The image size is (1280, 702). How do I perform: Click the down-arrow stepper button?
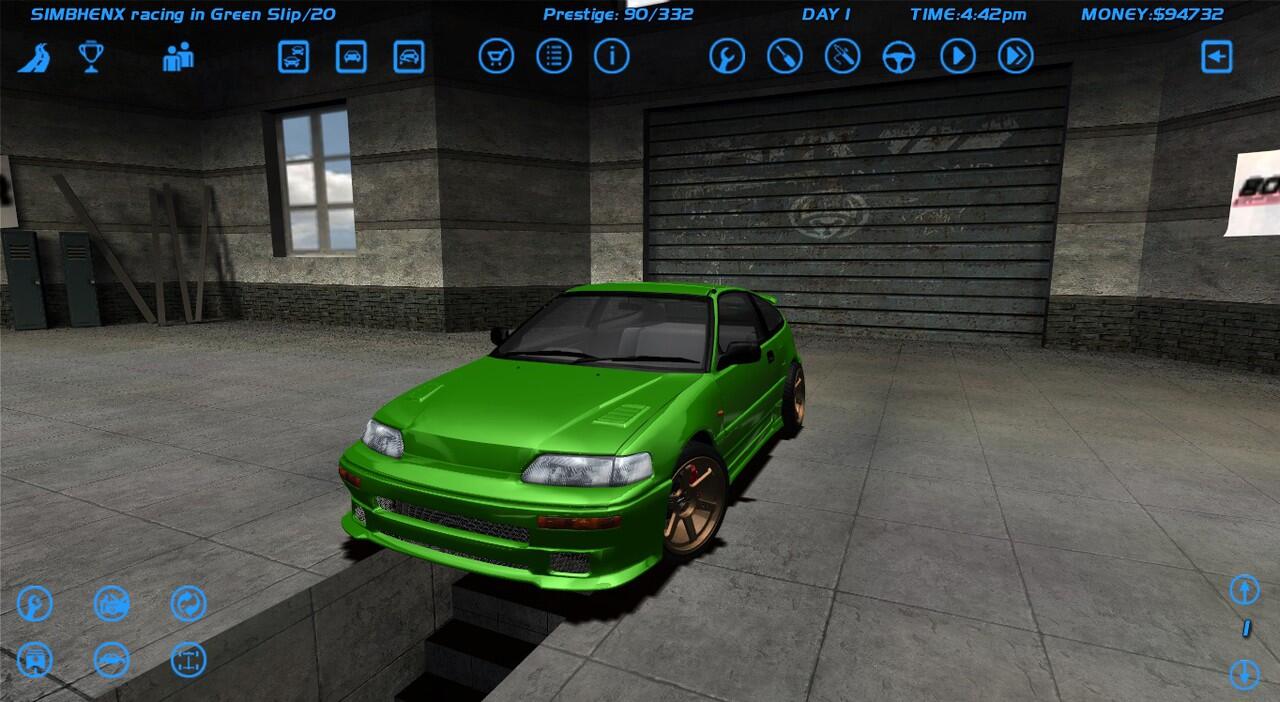point(1244,673)
